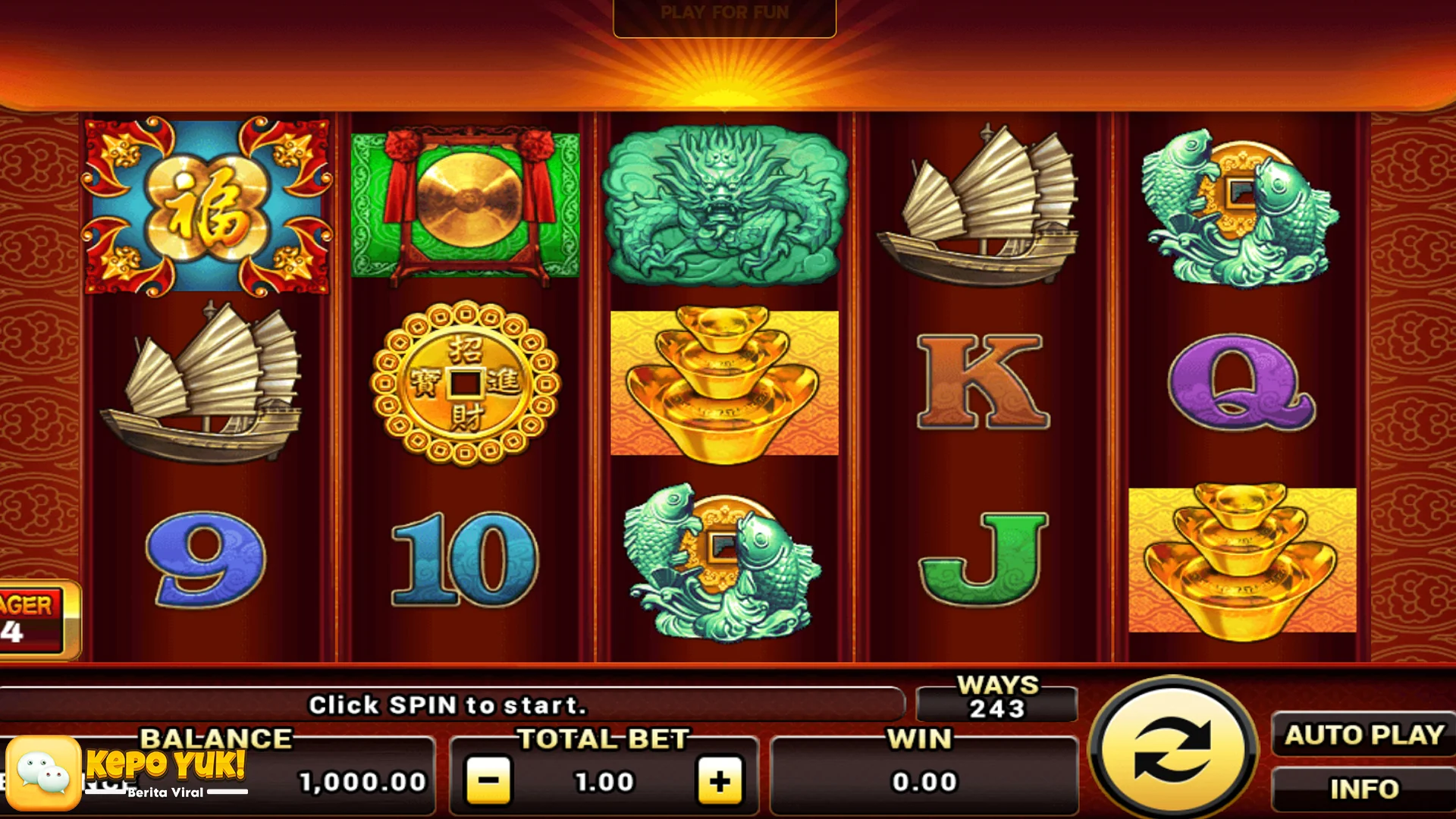Select the PLAY FOR FUN banner
Screen dimensions: 1456x819
point(724,11)
